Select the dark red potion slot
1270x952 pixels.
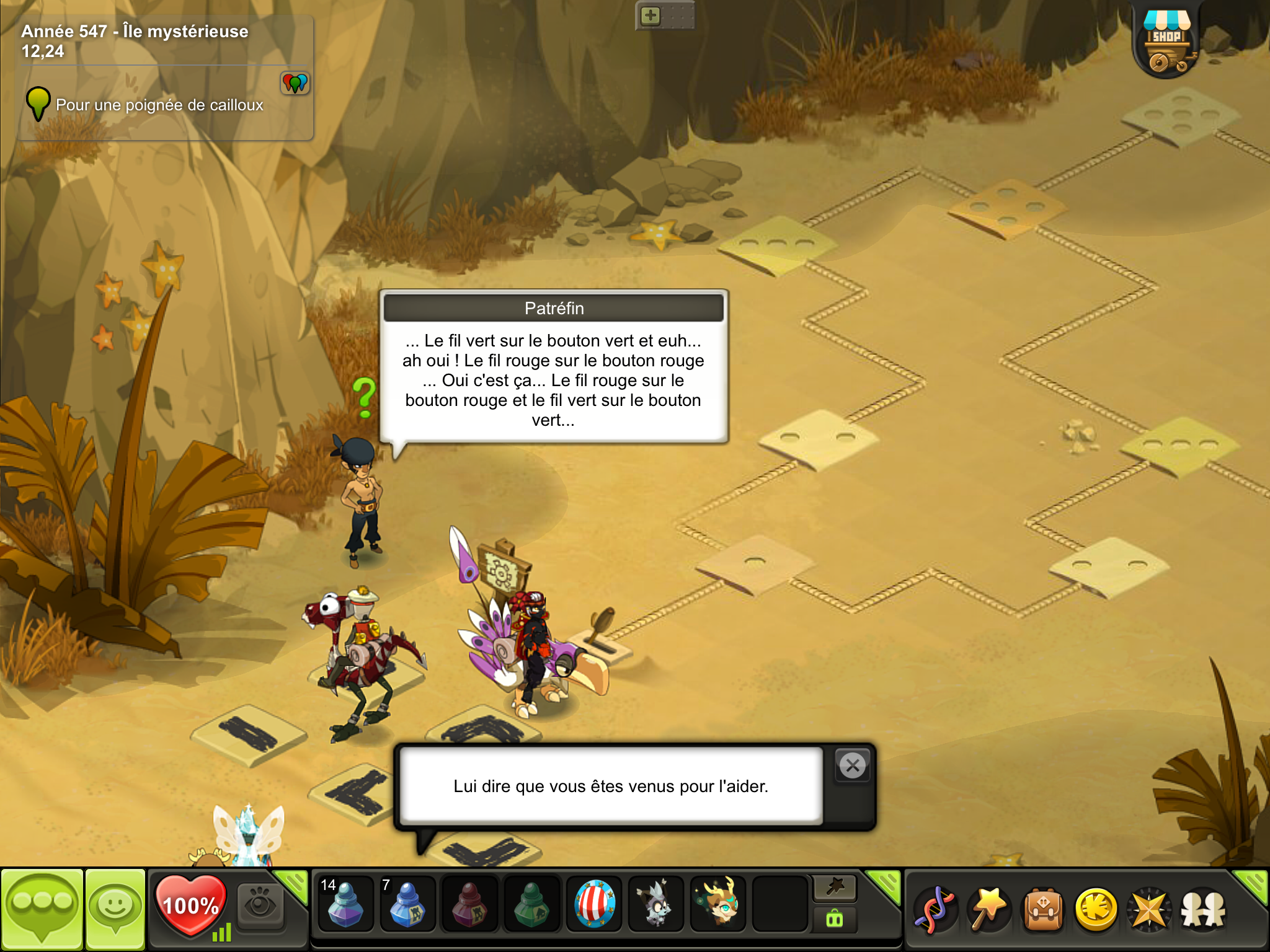469,904
